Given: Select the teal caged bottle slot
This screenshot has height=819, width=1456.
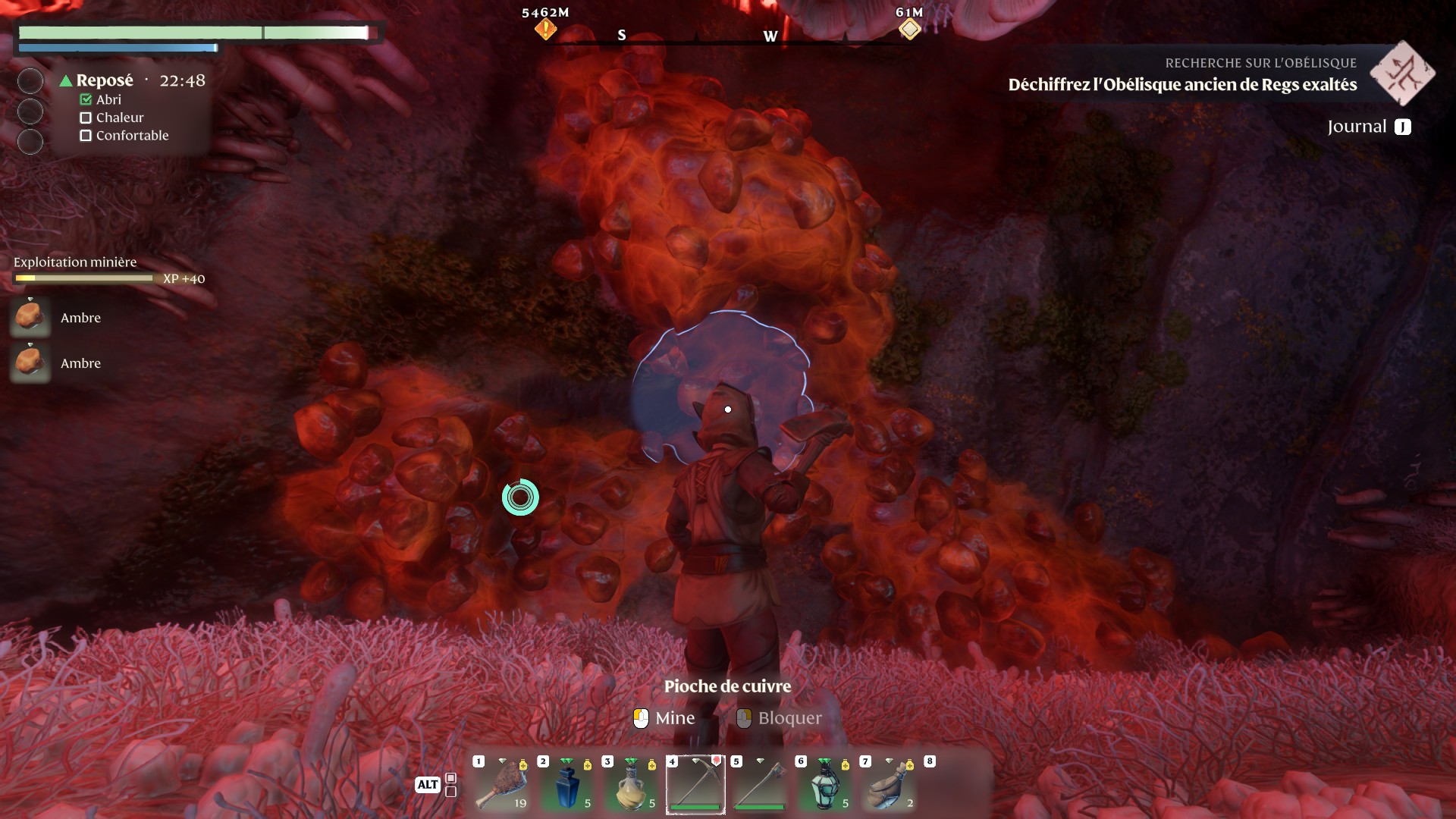Looking at the screenshot, I should (824, 786).
